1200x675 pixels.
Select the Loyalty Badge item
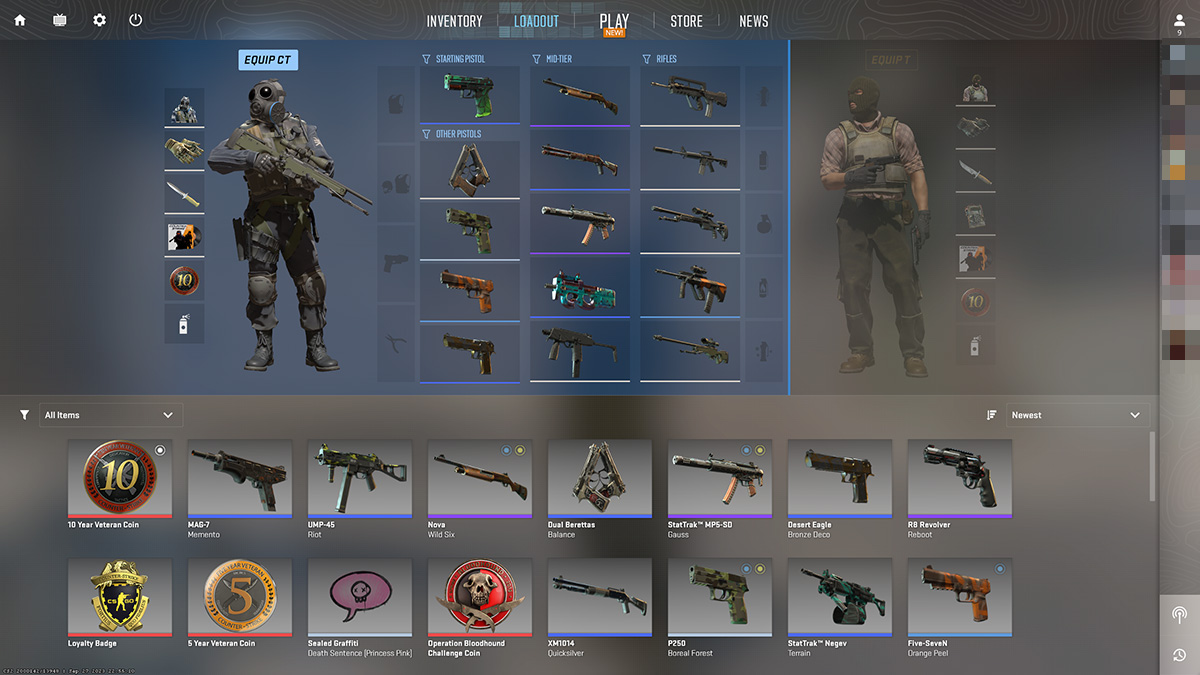(120, 597)
